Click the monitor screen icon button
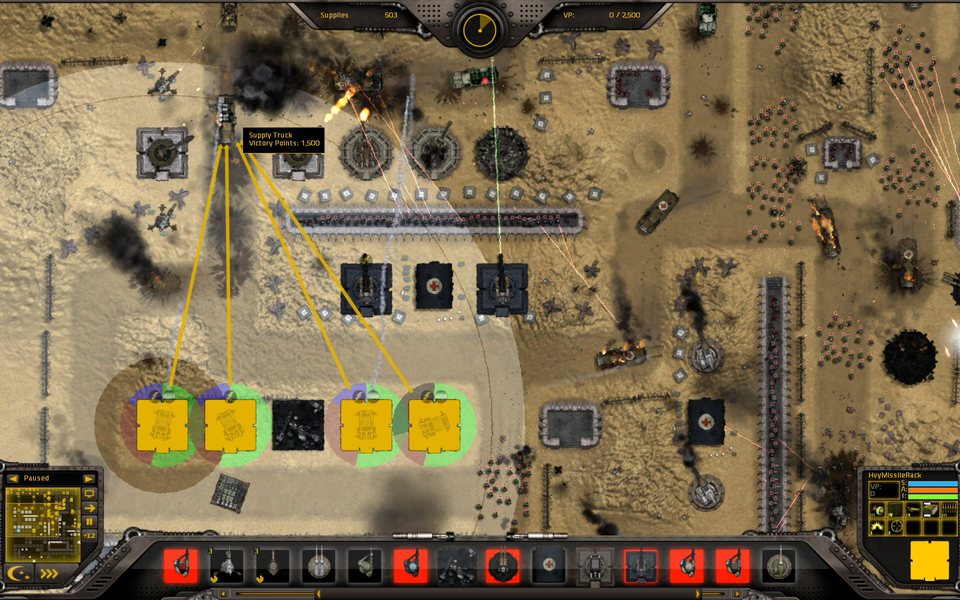The image size is (960, 600). (90, 493)
